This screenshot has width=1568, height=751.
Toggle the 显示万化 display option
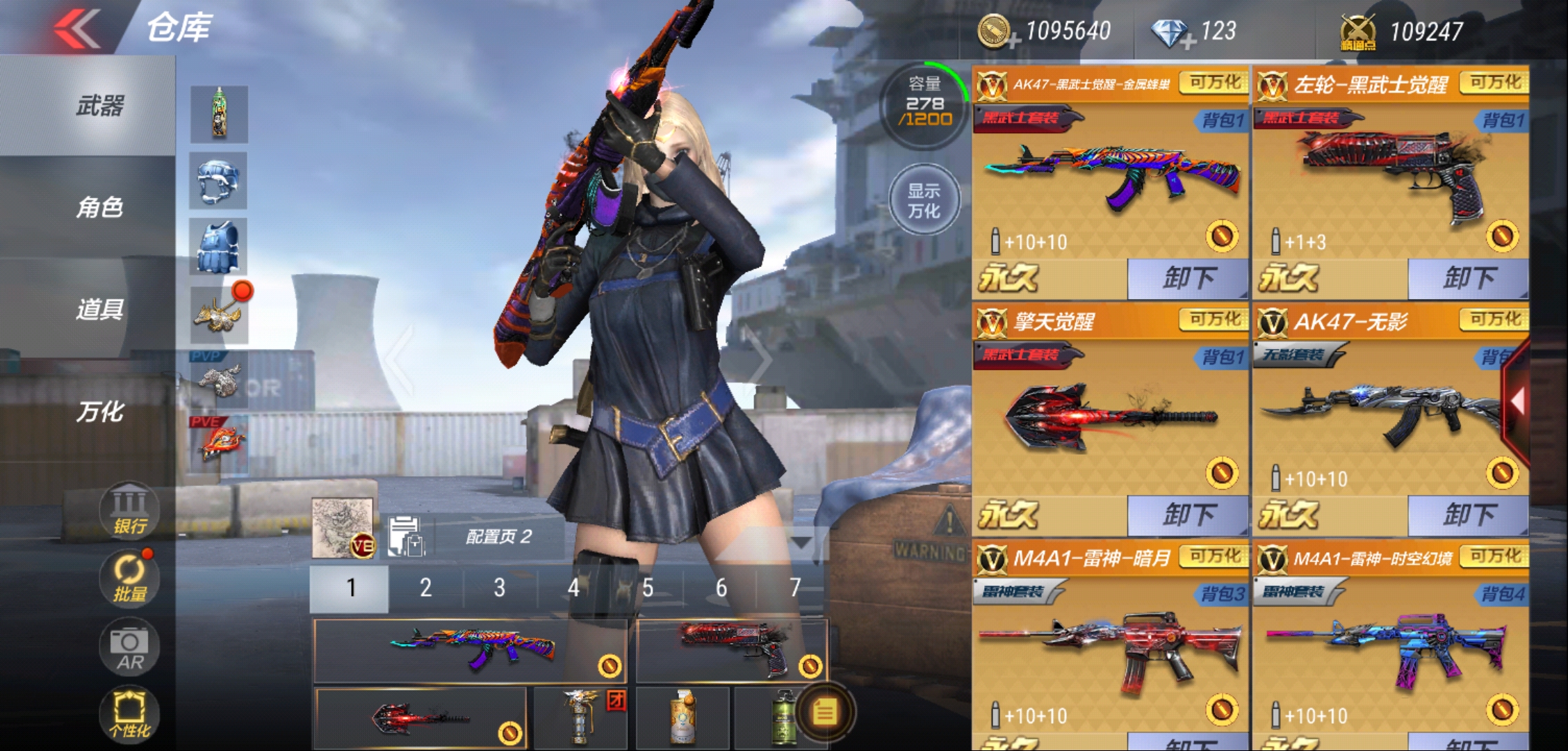click(924, 200)
